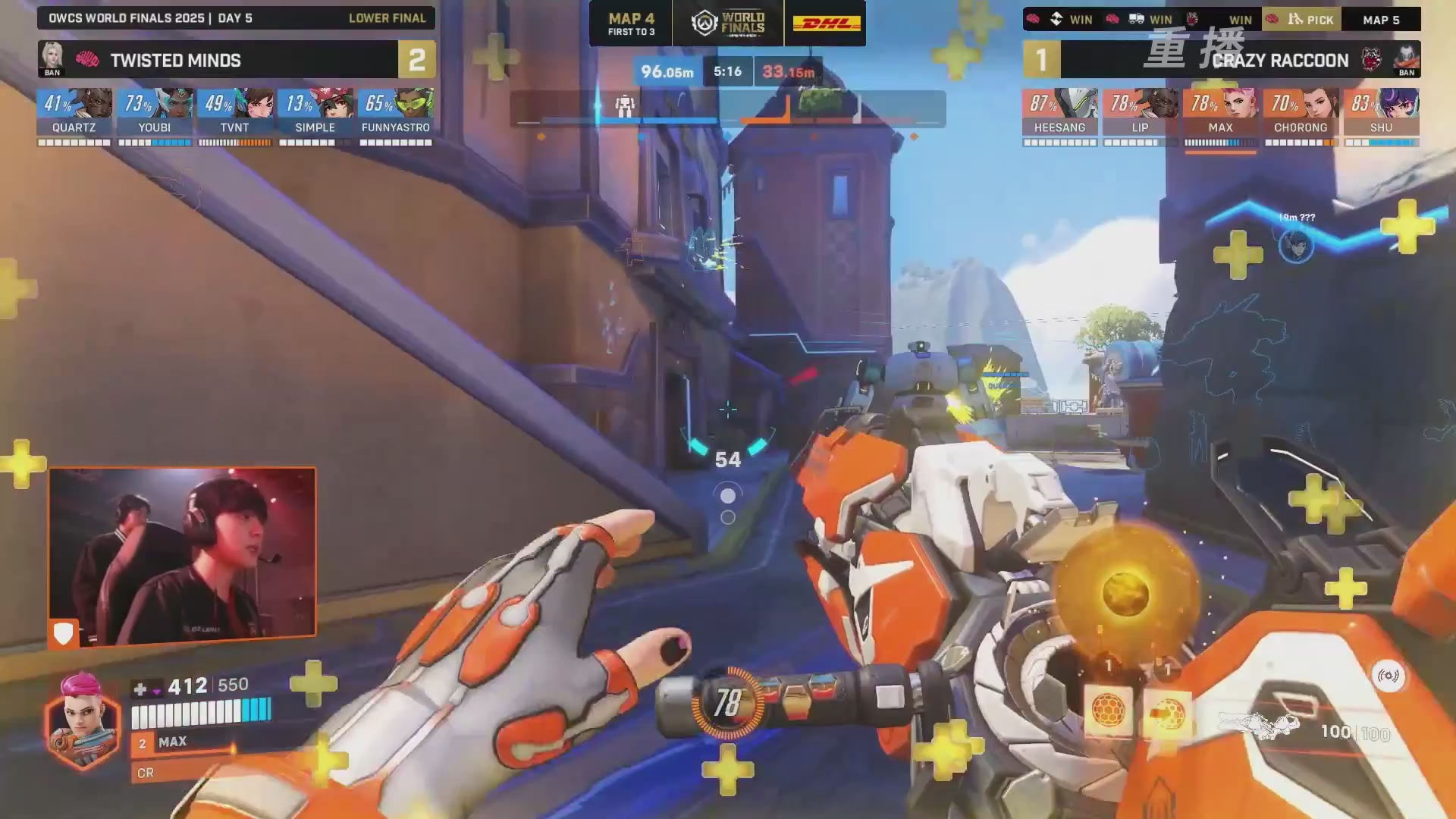
Task: Spectate TVNT from the team bar
Action: click(235, 115)
